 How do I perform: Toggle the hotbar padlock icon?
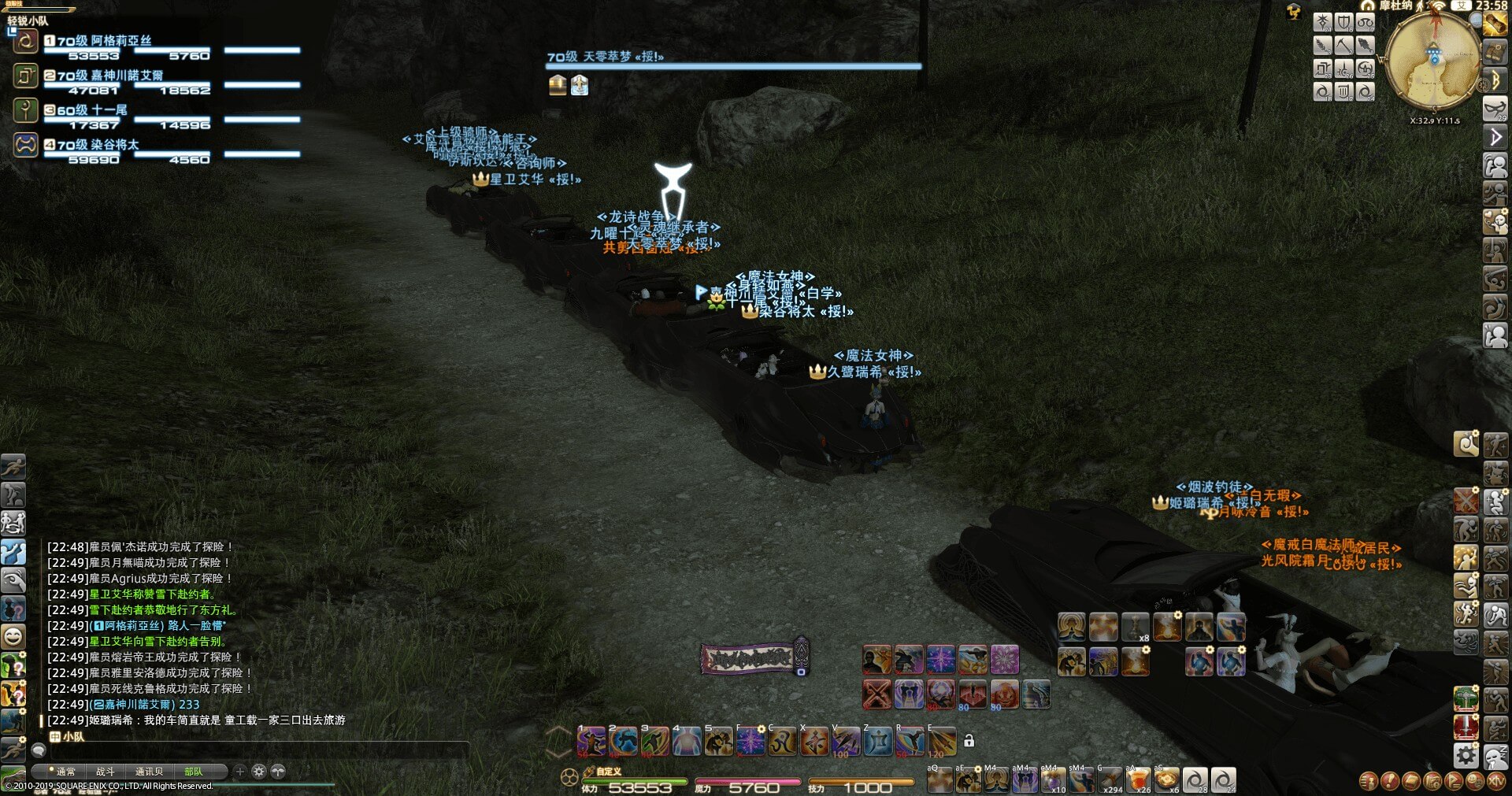click(x=969, y=741)
